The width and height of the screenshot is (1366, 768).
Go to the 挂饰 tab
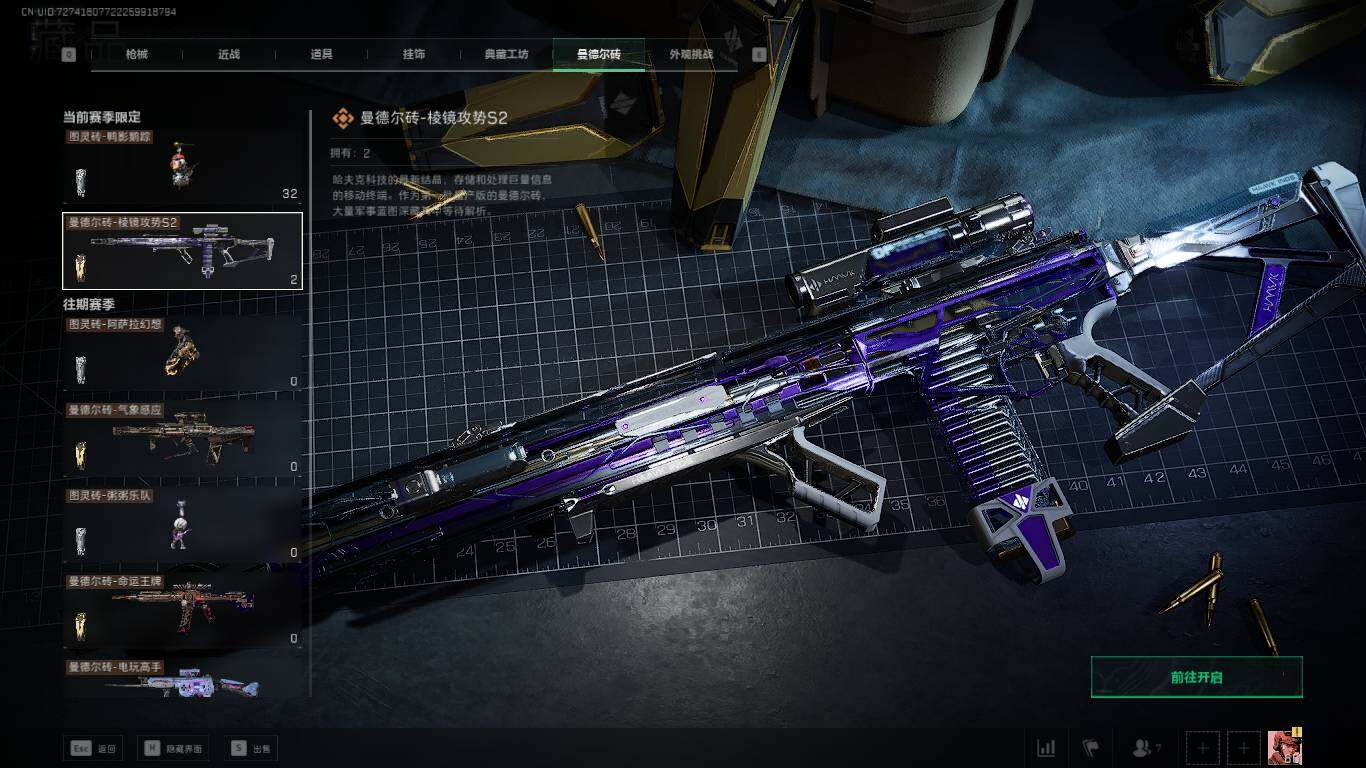413,54
